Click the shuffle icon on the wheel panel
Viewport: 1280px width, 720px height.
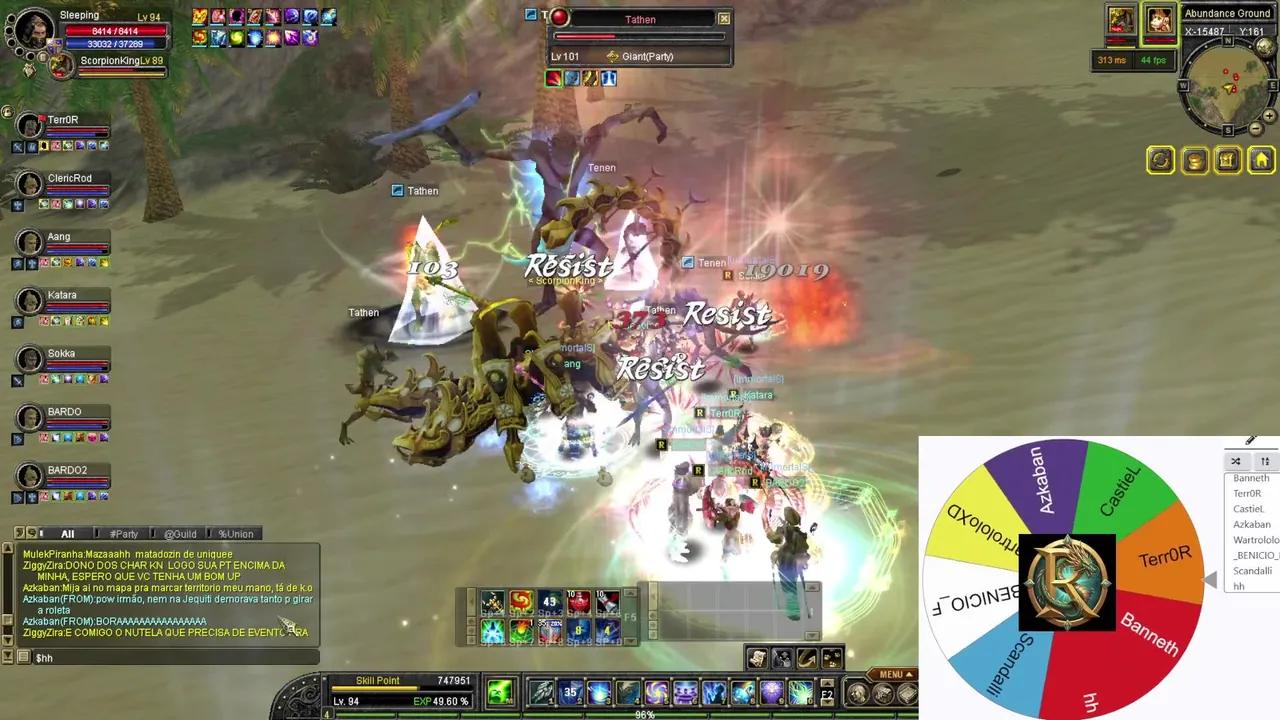(1236, 461)
